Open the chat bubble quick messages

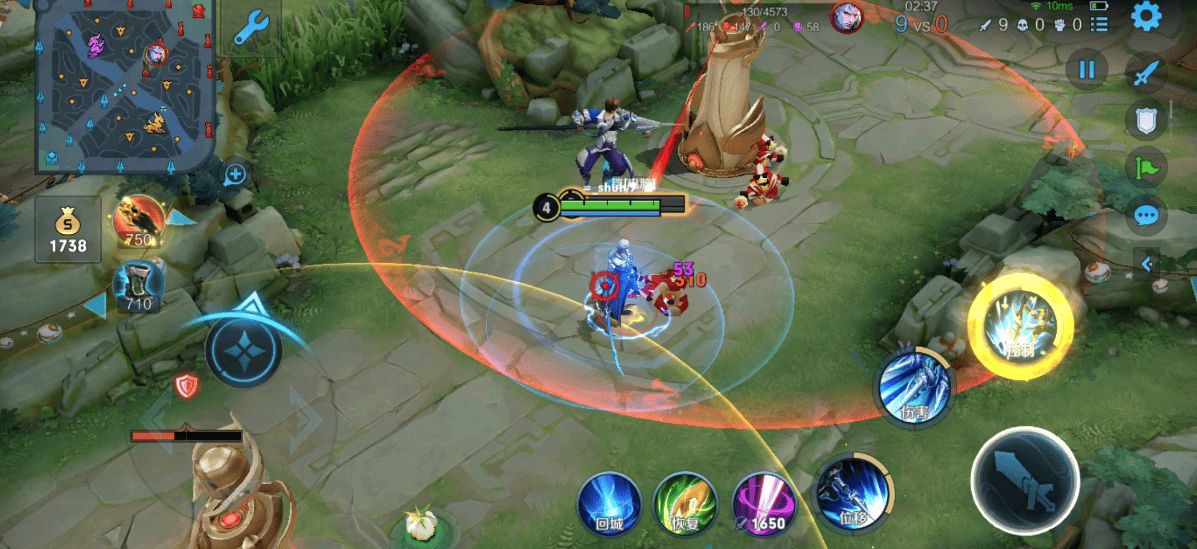[1146, 214]
